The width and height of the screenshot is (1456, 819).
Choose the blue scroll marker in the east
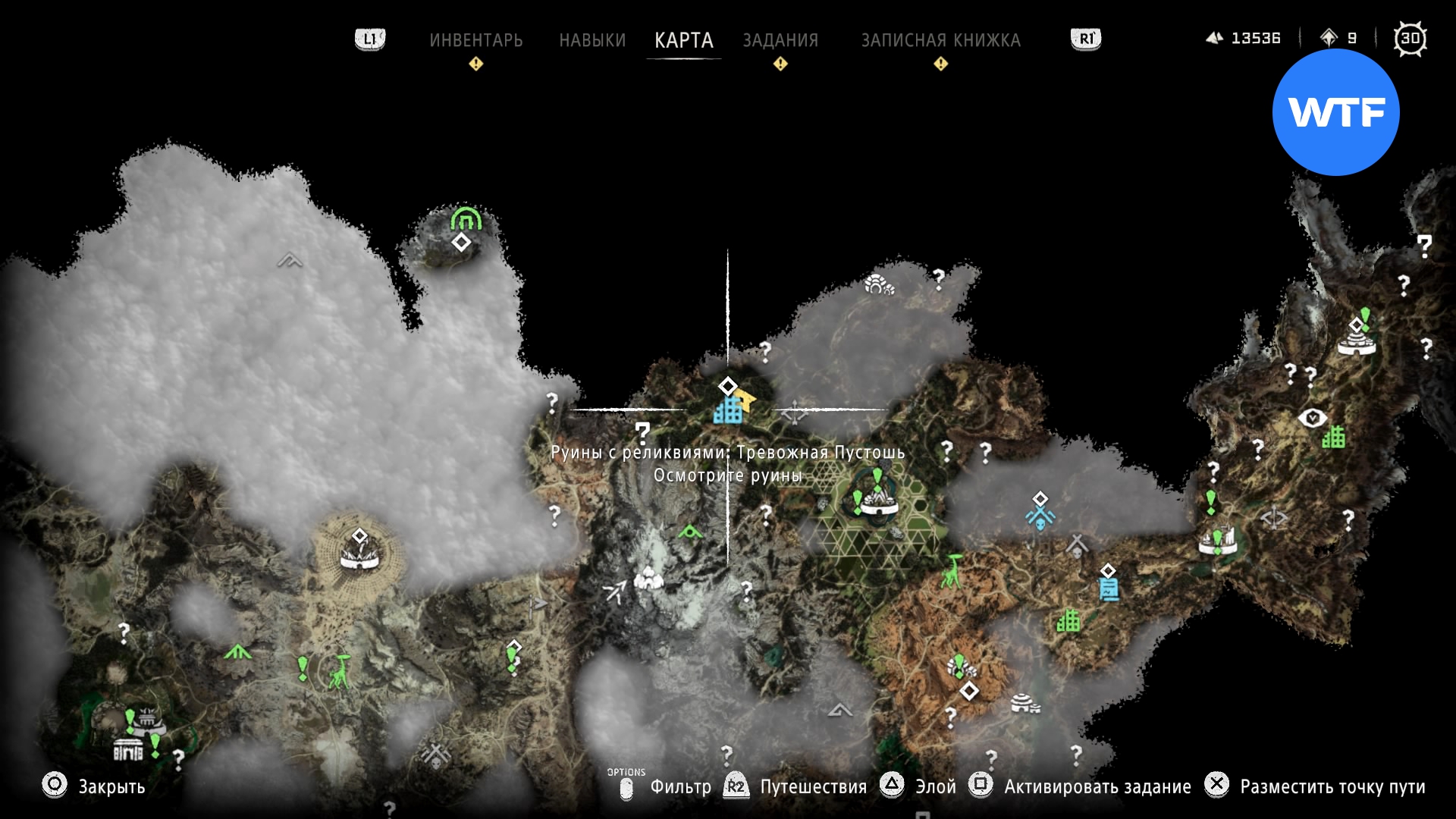1109,588
